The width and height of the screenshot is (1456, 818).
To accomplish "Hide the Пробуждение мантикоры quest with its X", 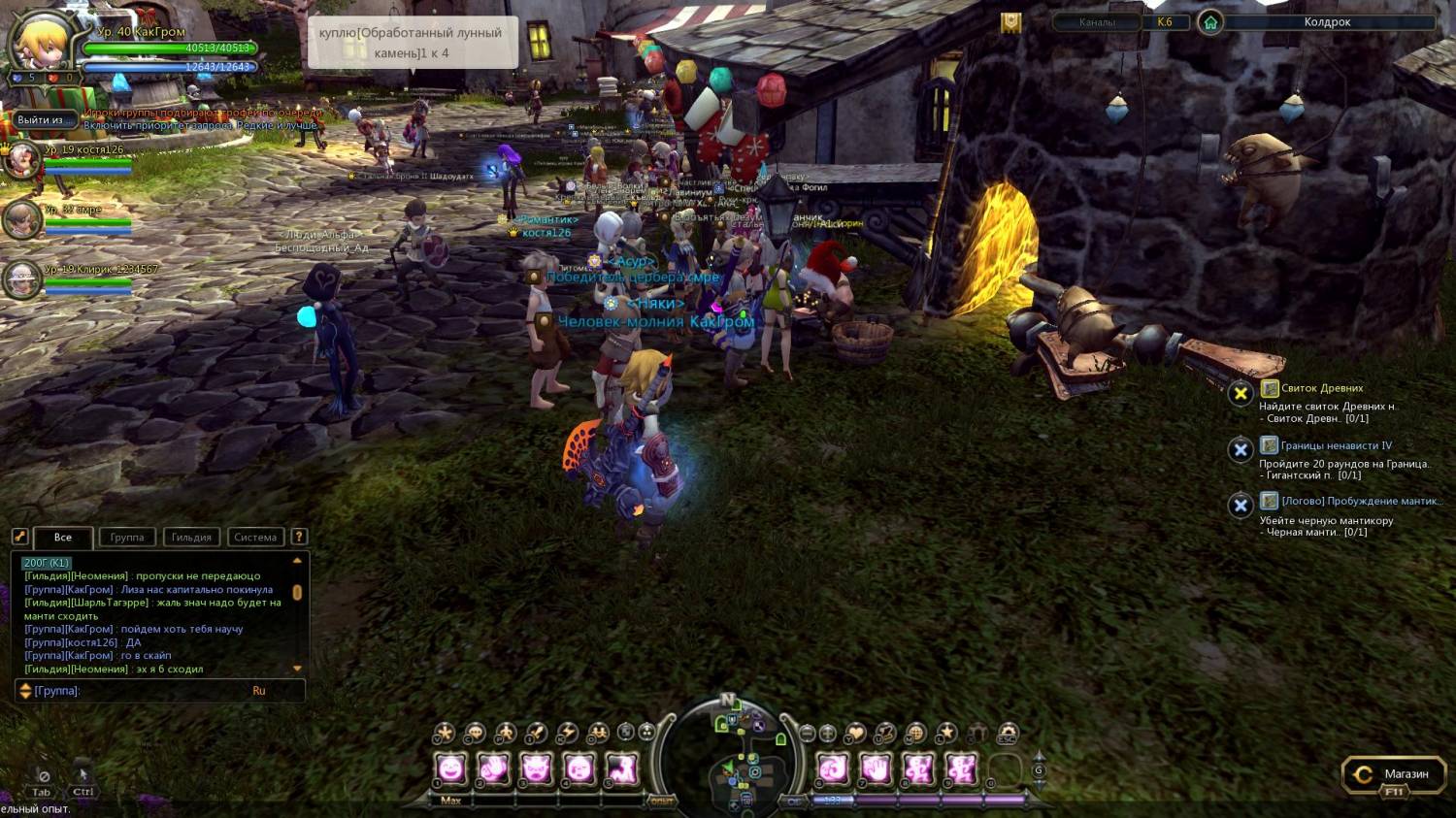I will (1241, 505).
